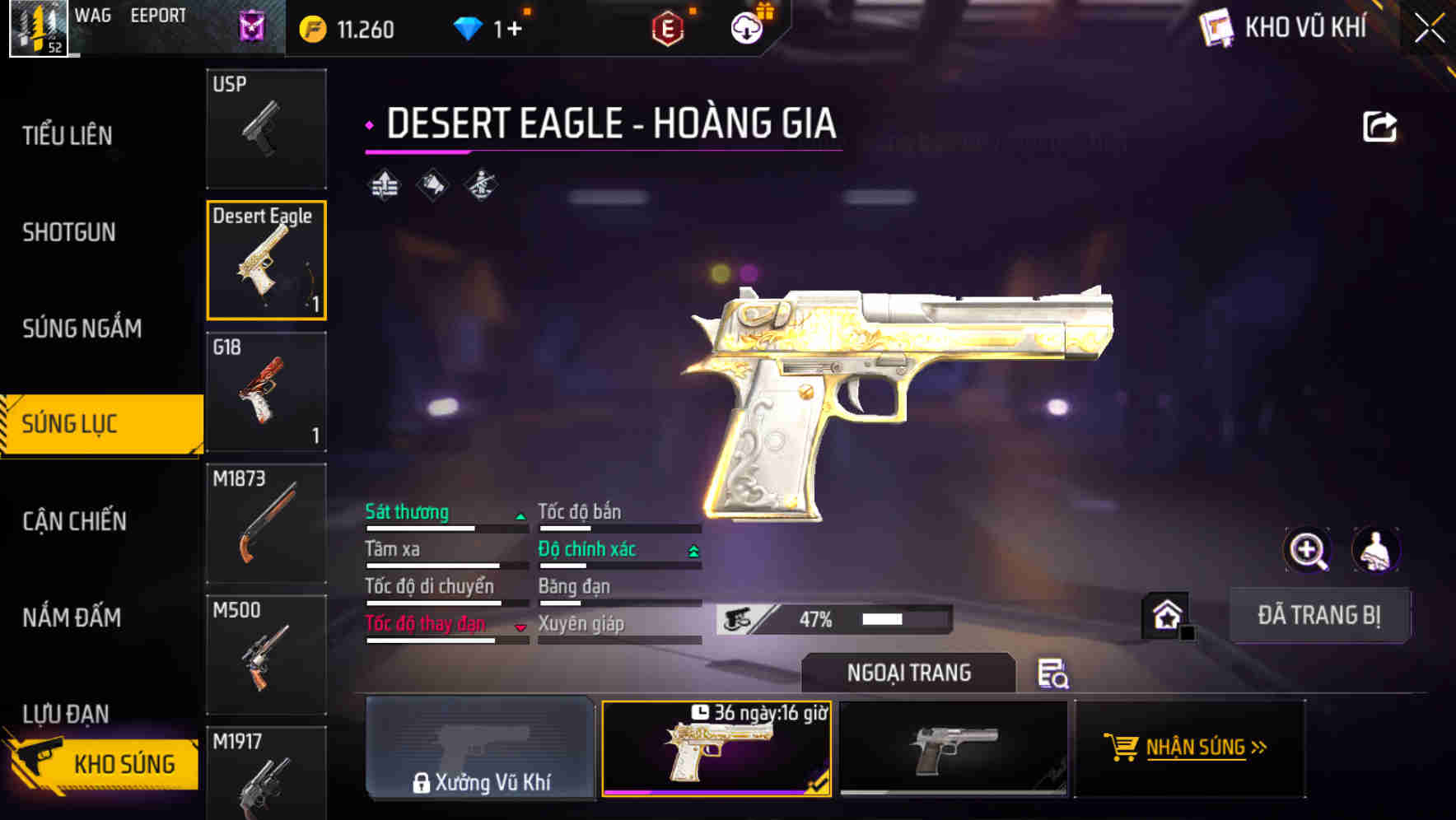Expand the Độ chính xác stat arrow
This screenshot has height=820, width=1456.
pyautogui.click(x=693, y=548)
